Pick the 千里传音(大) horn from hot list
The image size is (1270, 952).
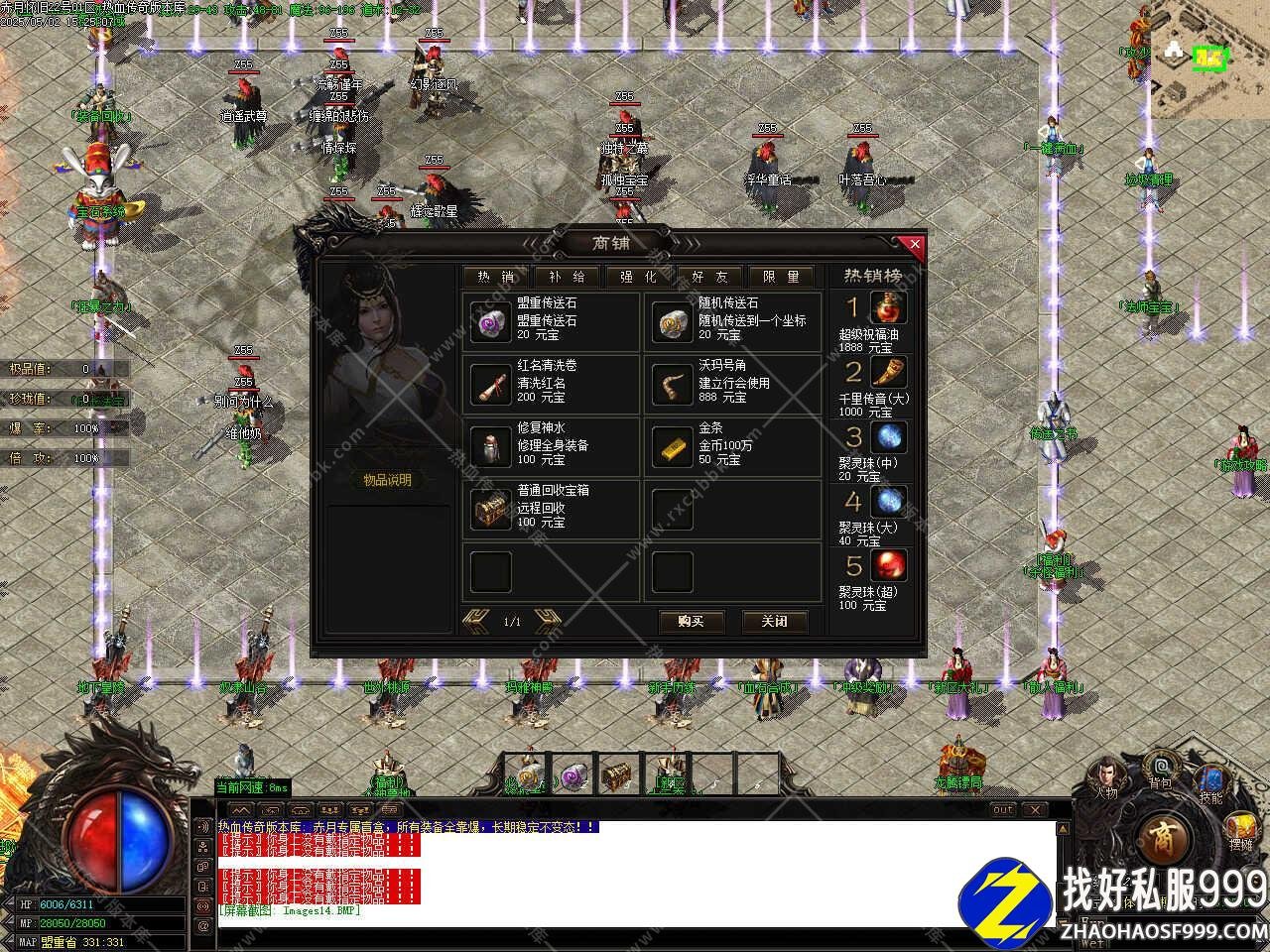pyautogui.click(x=888, y=373)
